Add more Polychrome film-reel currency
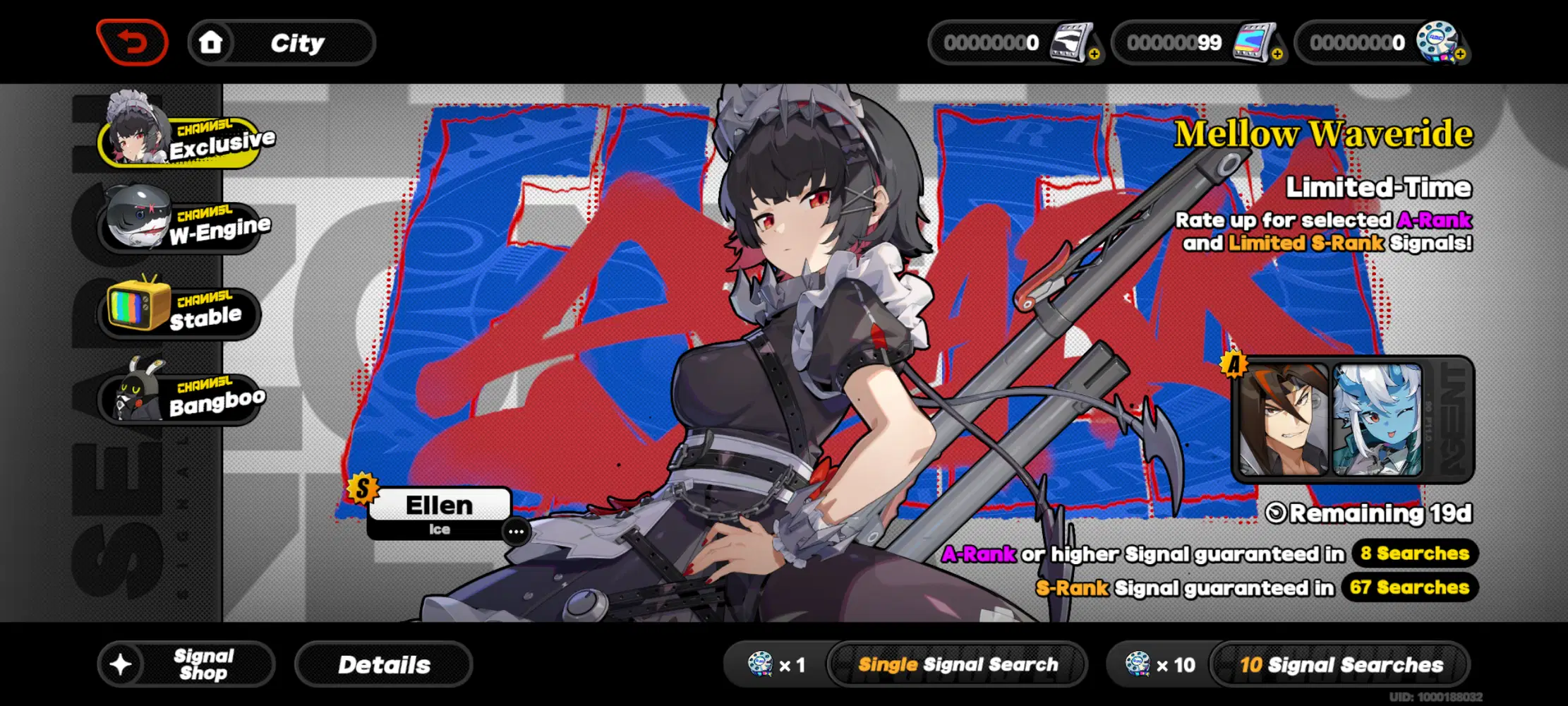 point(1460,54)
